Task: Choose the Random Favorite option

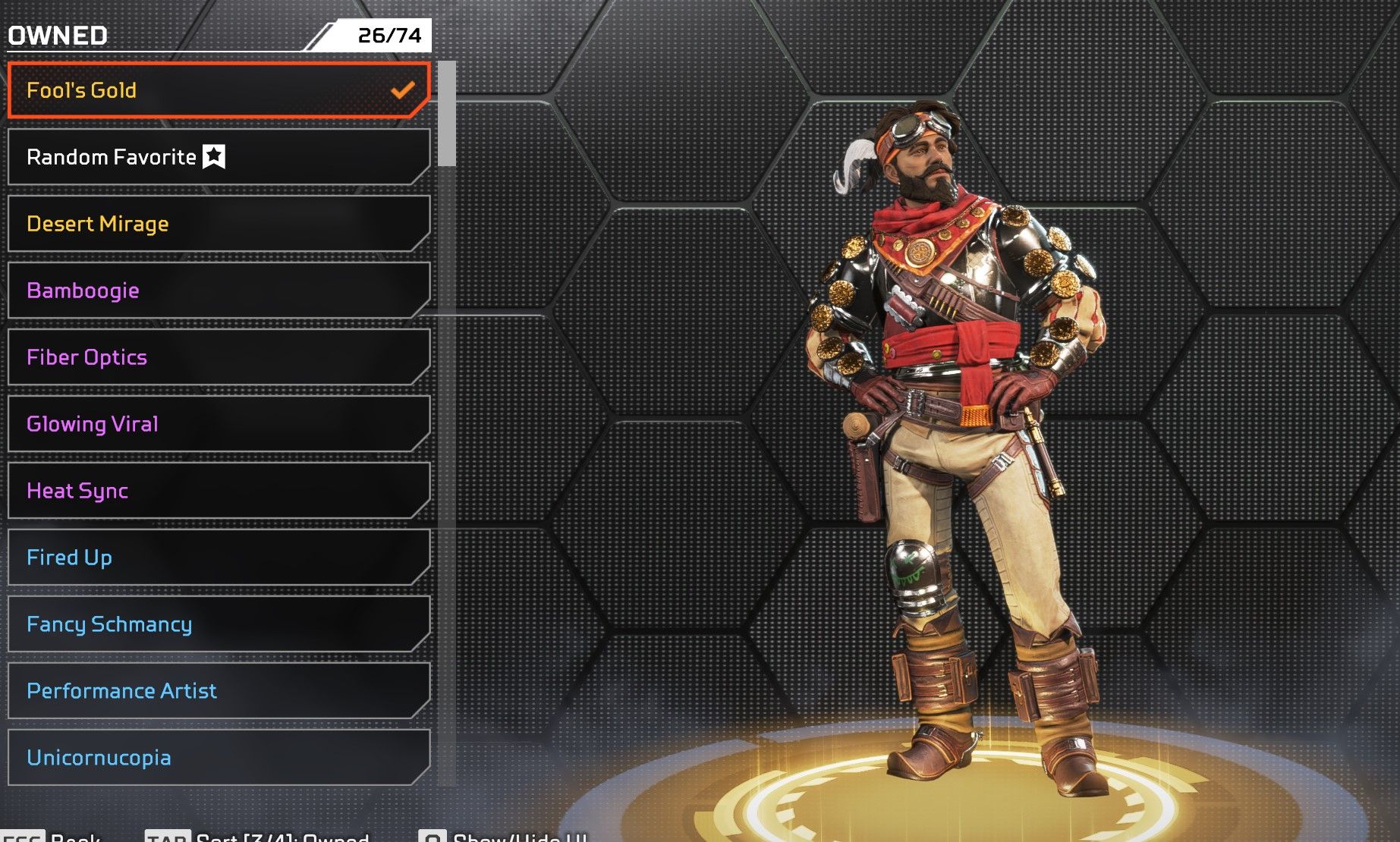Action: (x=219, y=157)
